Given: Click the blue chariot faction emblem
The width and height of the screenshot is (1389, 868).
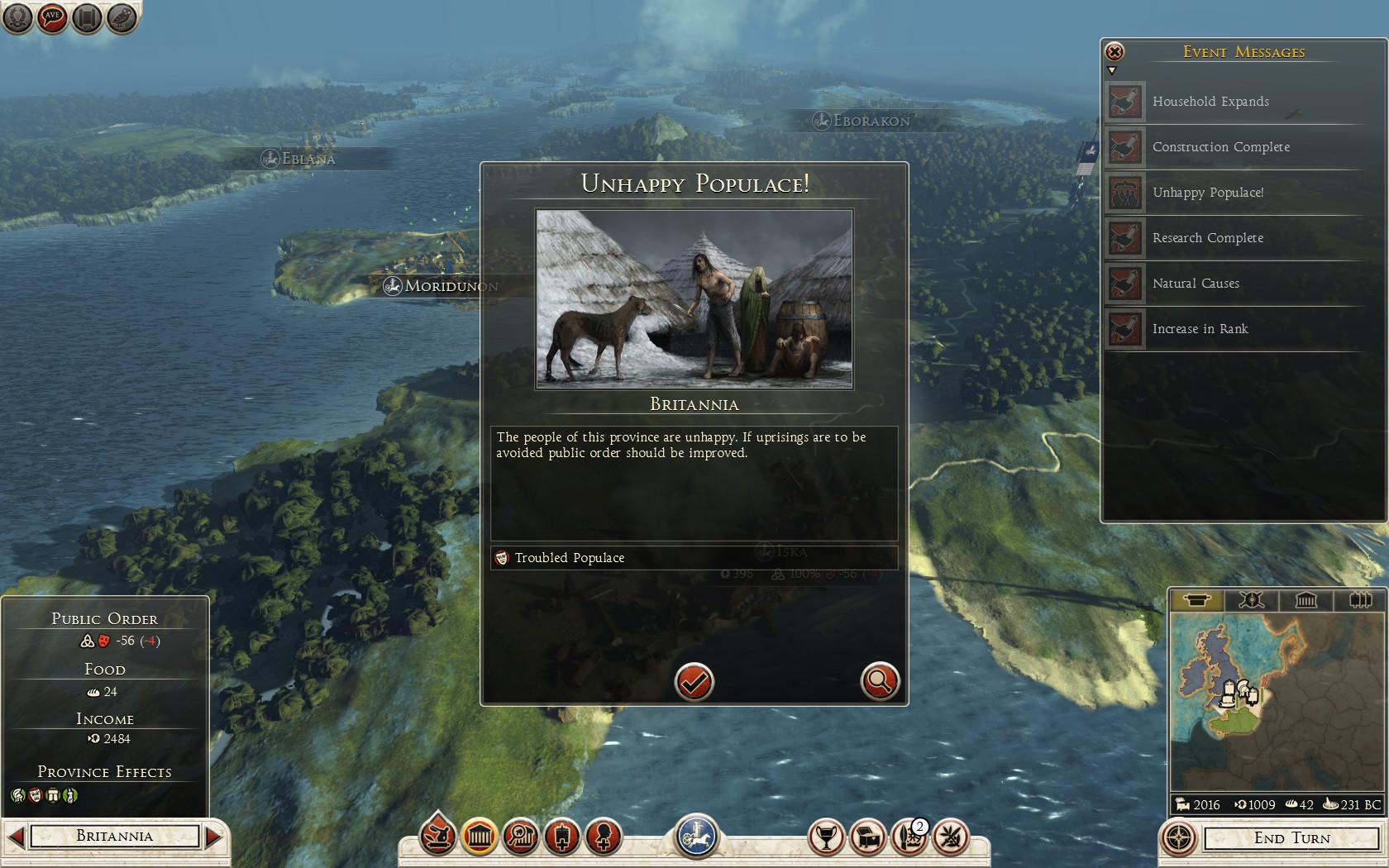Looking at the screenshot, I should coord(696,835).
